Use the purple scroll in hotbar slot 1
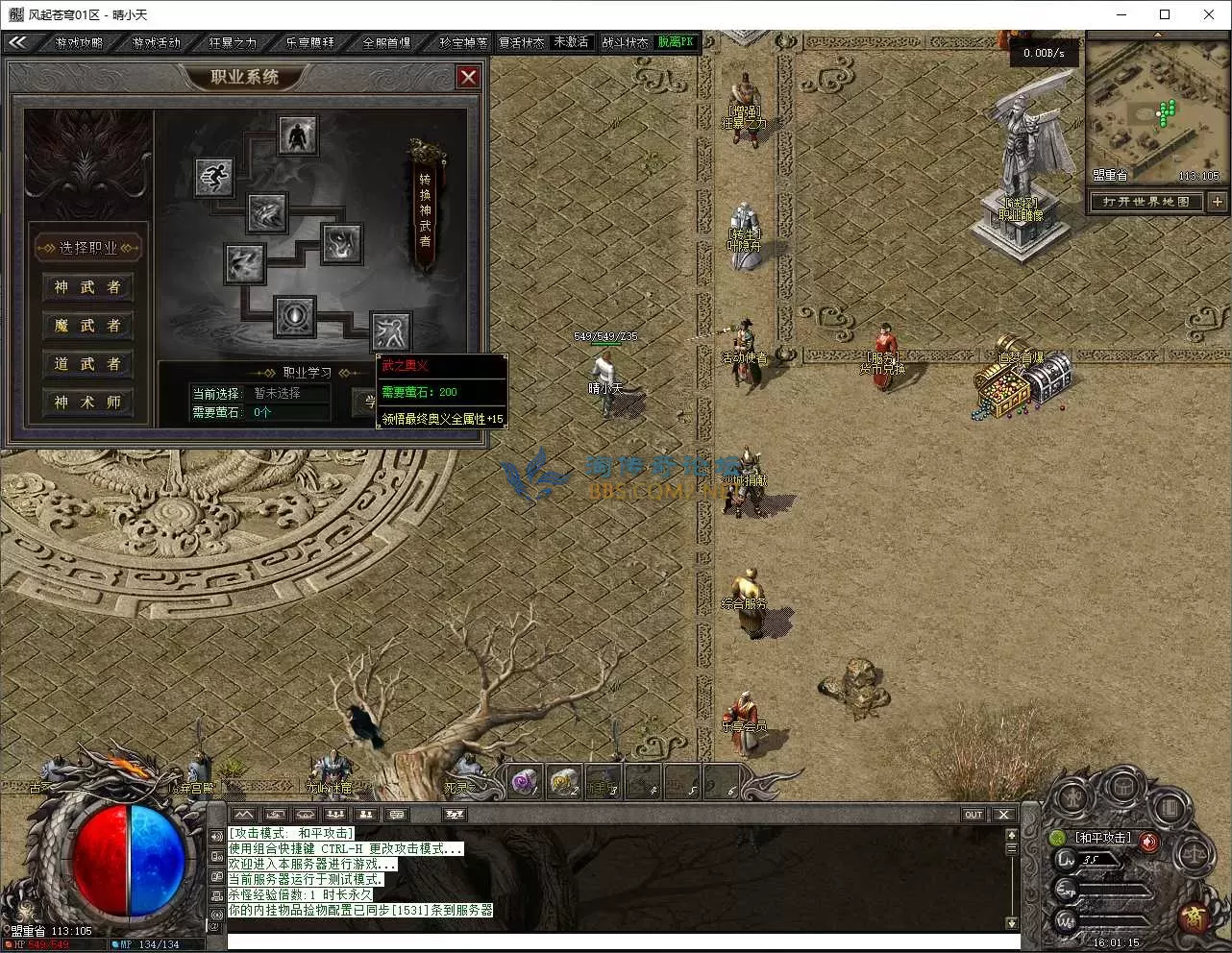Image resolution: width=1232 pixels, height=953 pixels. (525, 782)
